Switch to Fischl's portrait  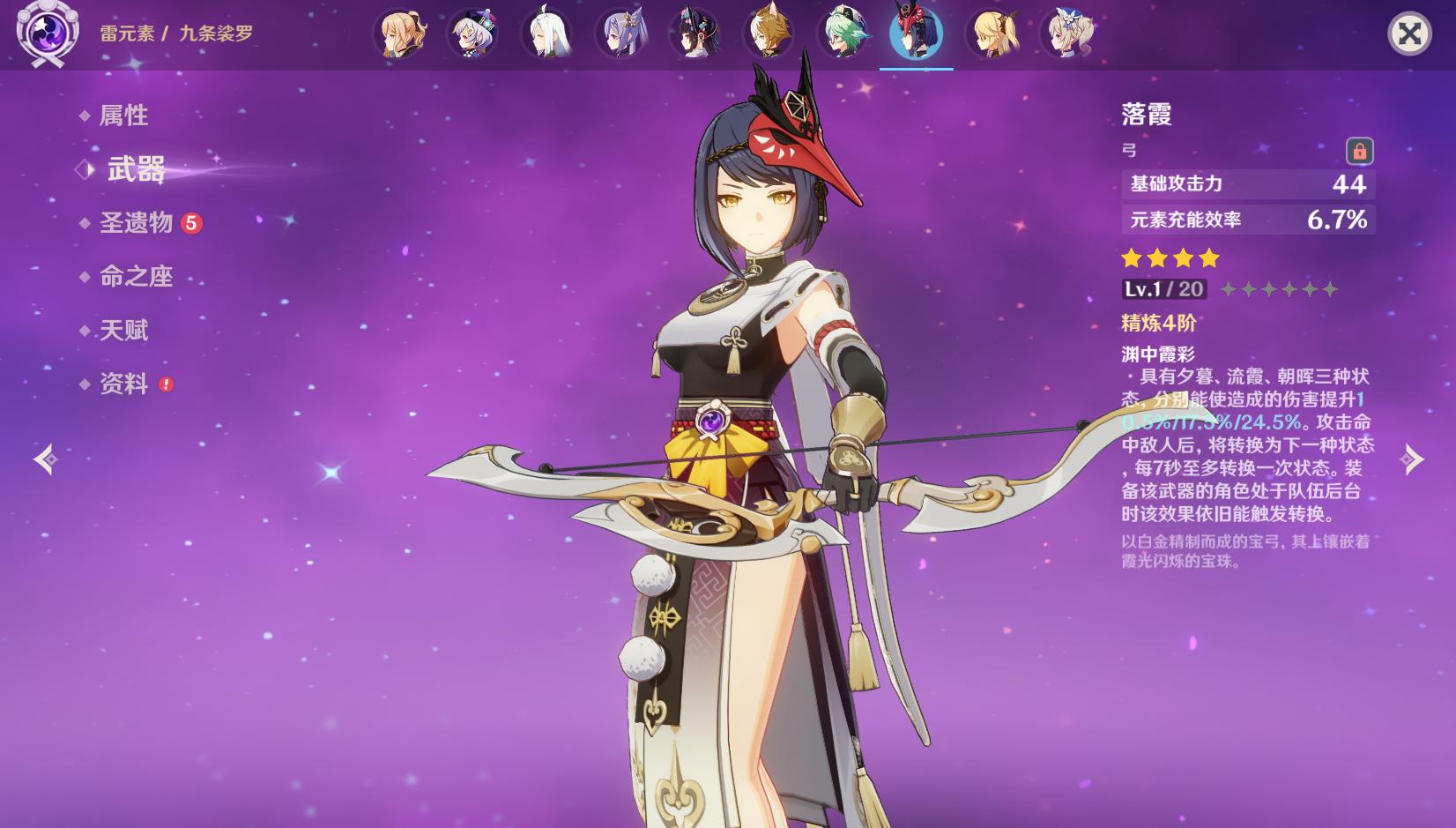(992, 34)
